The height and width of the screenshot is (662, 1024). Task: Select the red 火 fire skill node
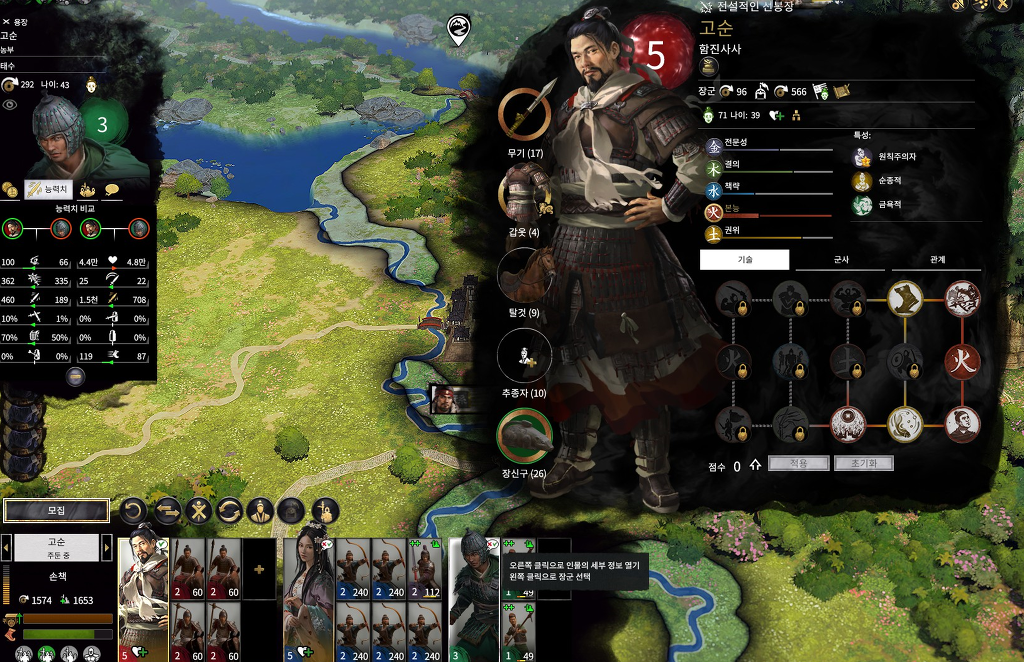pos(962,361)
